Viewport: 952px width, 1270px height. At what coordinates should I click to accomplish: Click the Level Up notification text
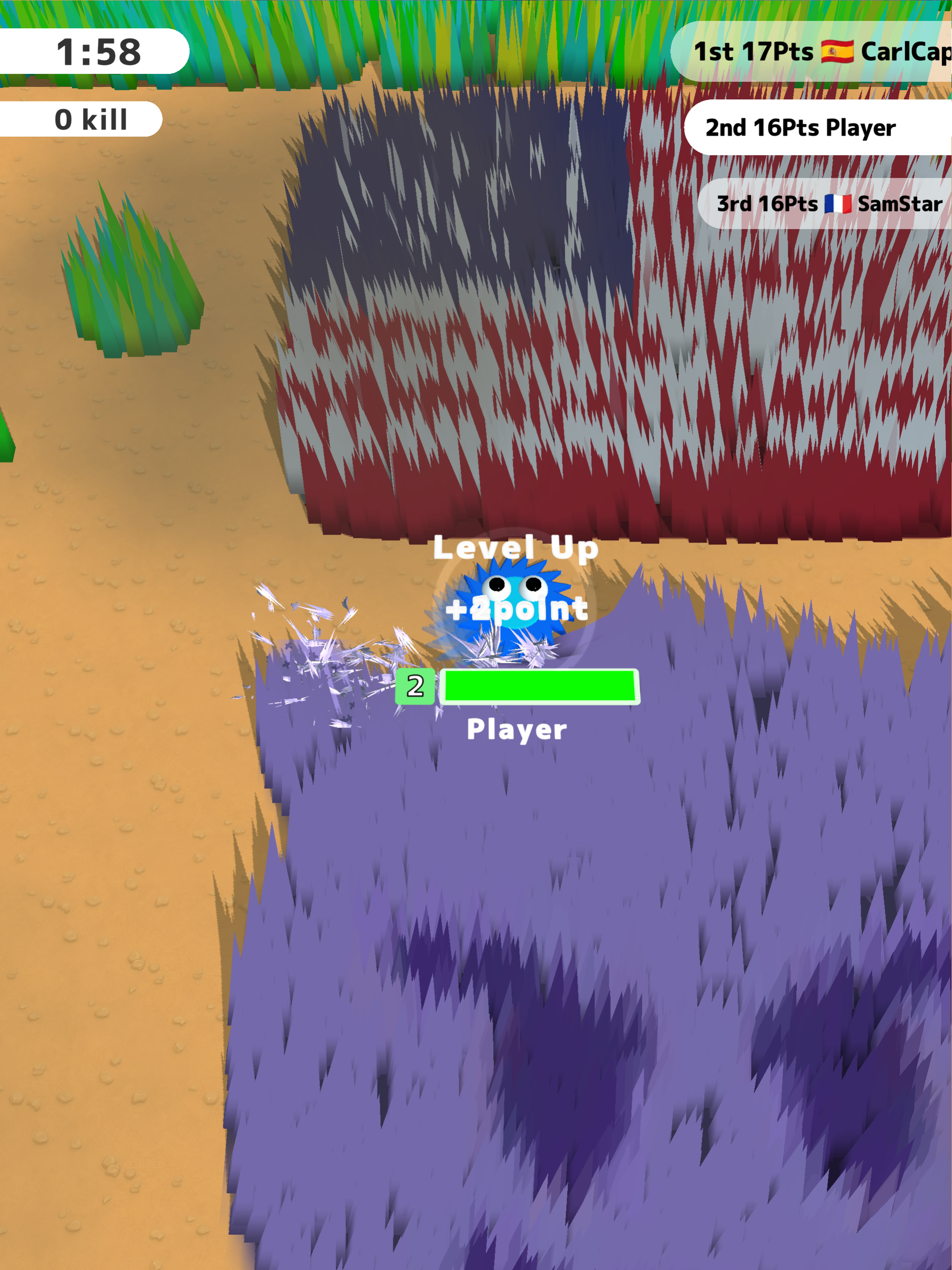point(517,549)
